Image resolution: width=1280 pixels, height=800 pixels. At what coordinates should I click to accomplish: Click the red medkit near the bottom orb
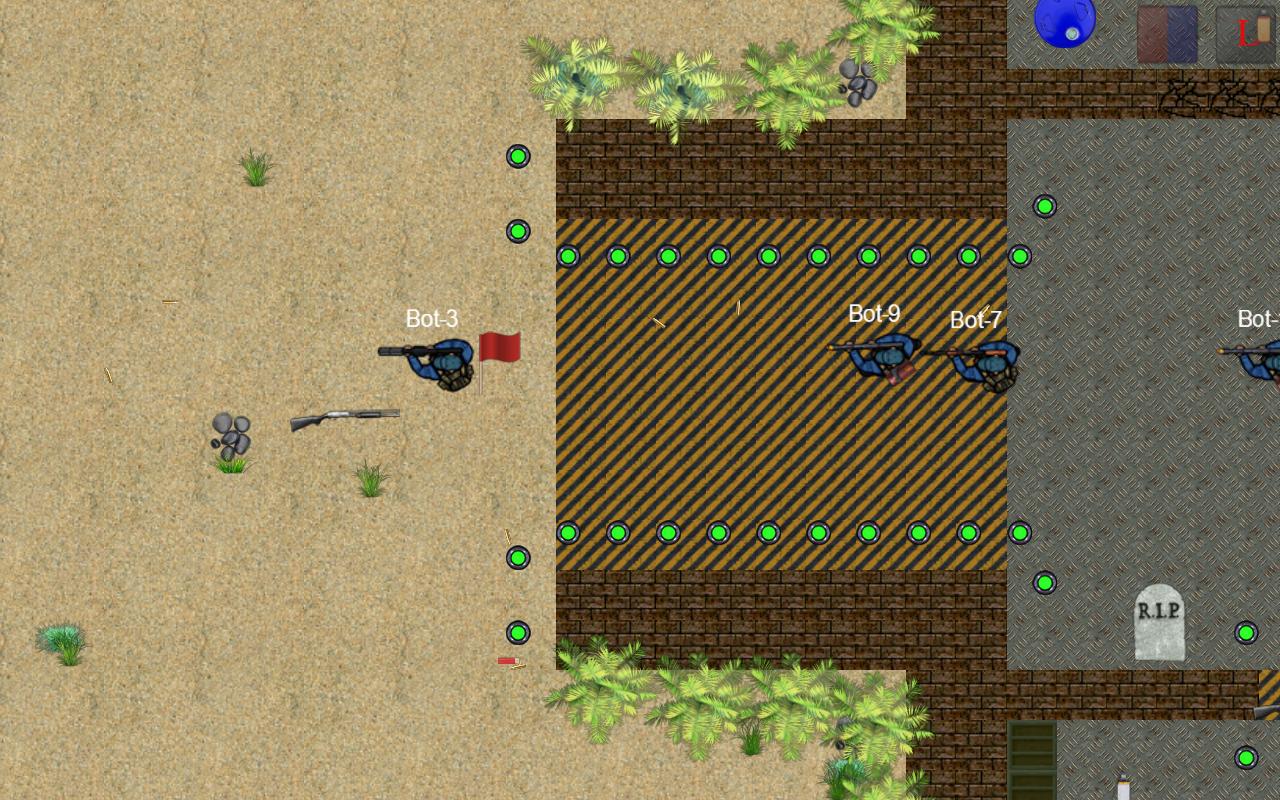pyautogui.click(x=509, y=660)
